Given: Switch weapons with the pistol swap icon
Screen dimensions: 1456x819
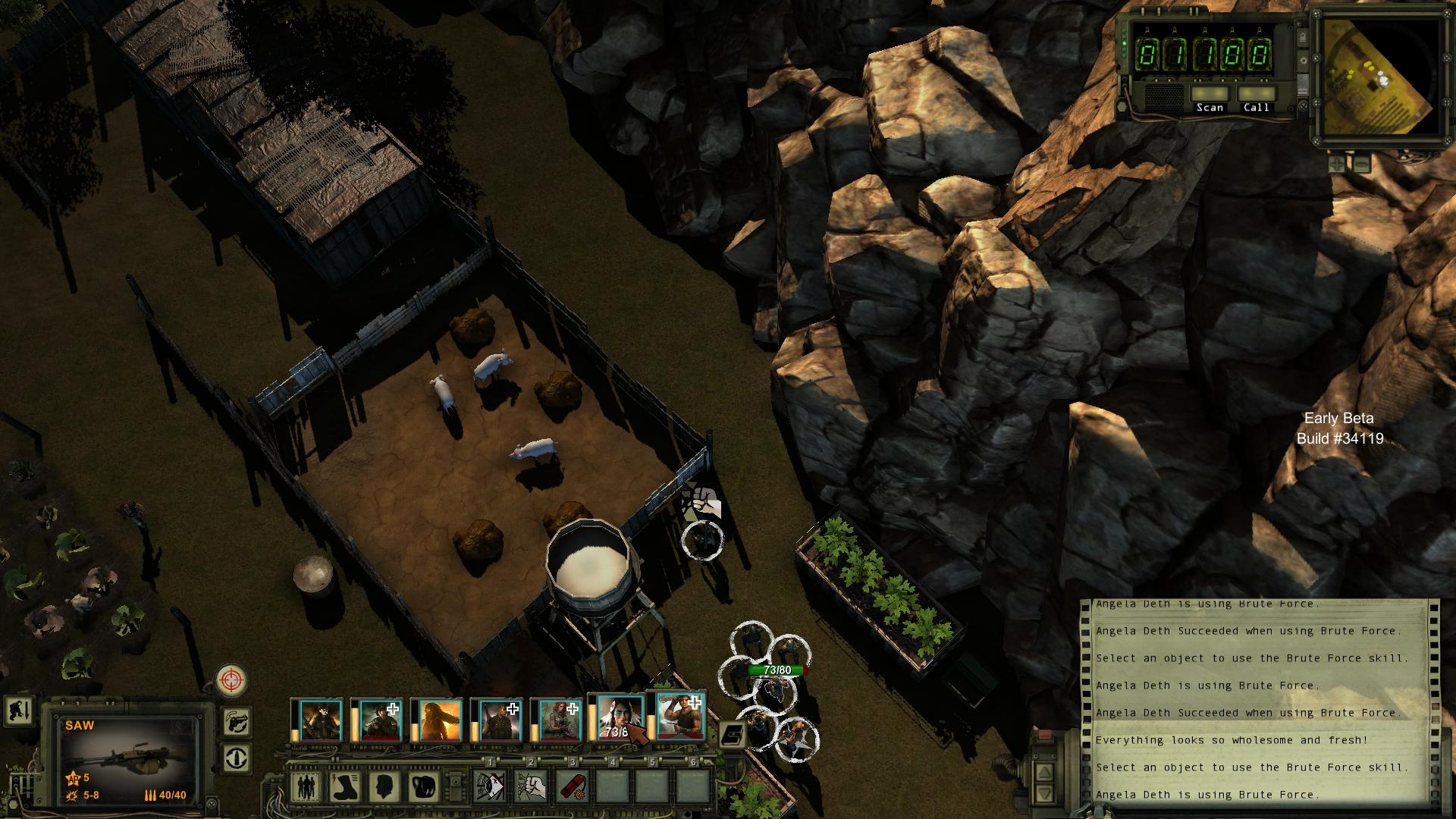Looking at the screenshot, I should click(x=237, y=721).
